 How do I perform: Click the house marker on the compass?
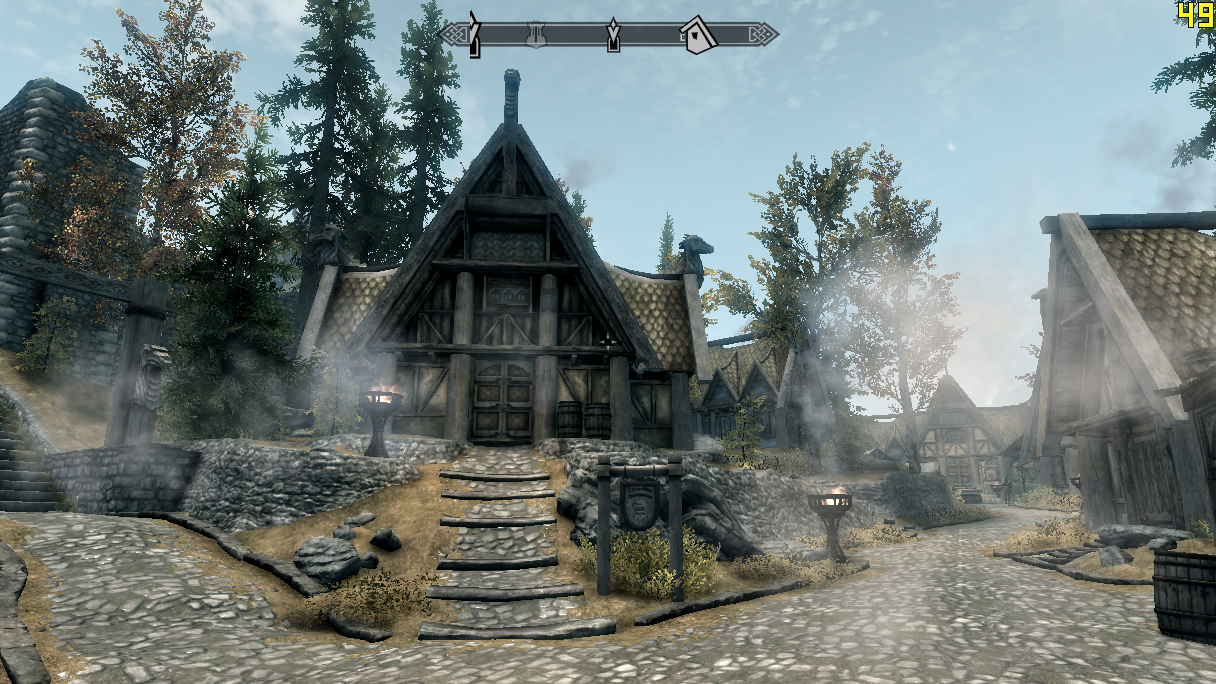[x=698, y=35]
